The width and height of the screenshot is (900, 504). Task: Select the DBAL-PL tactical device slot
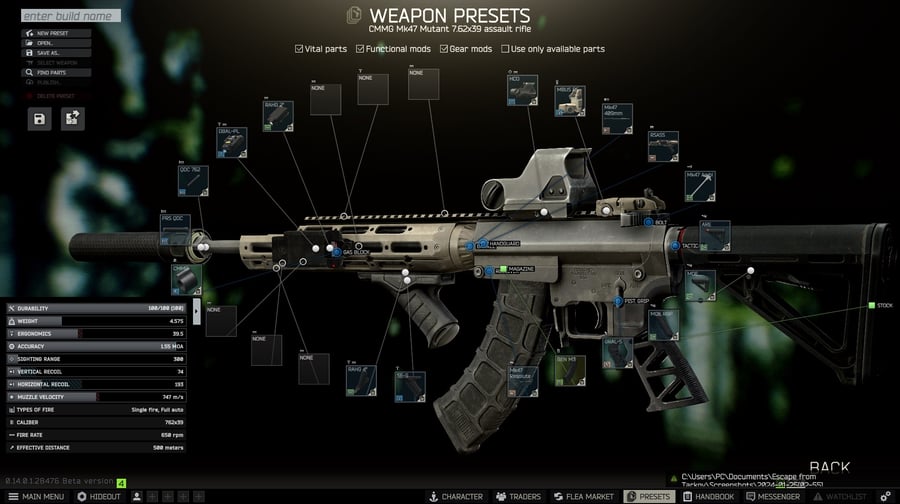232,144
